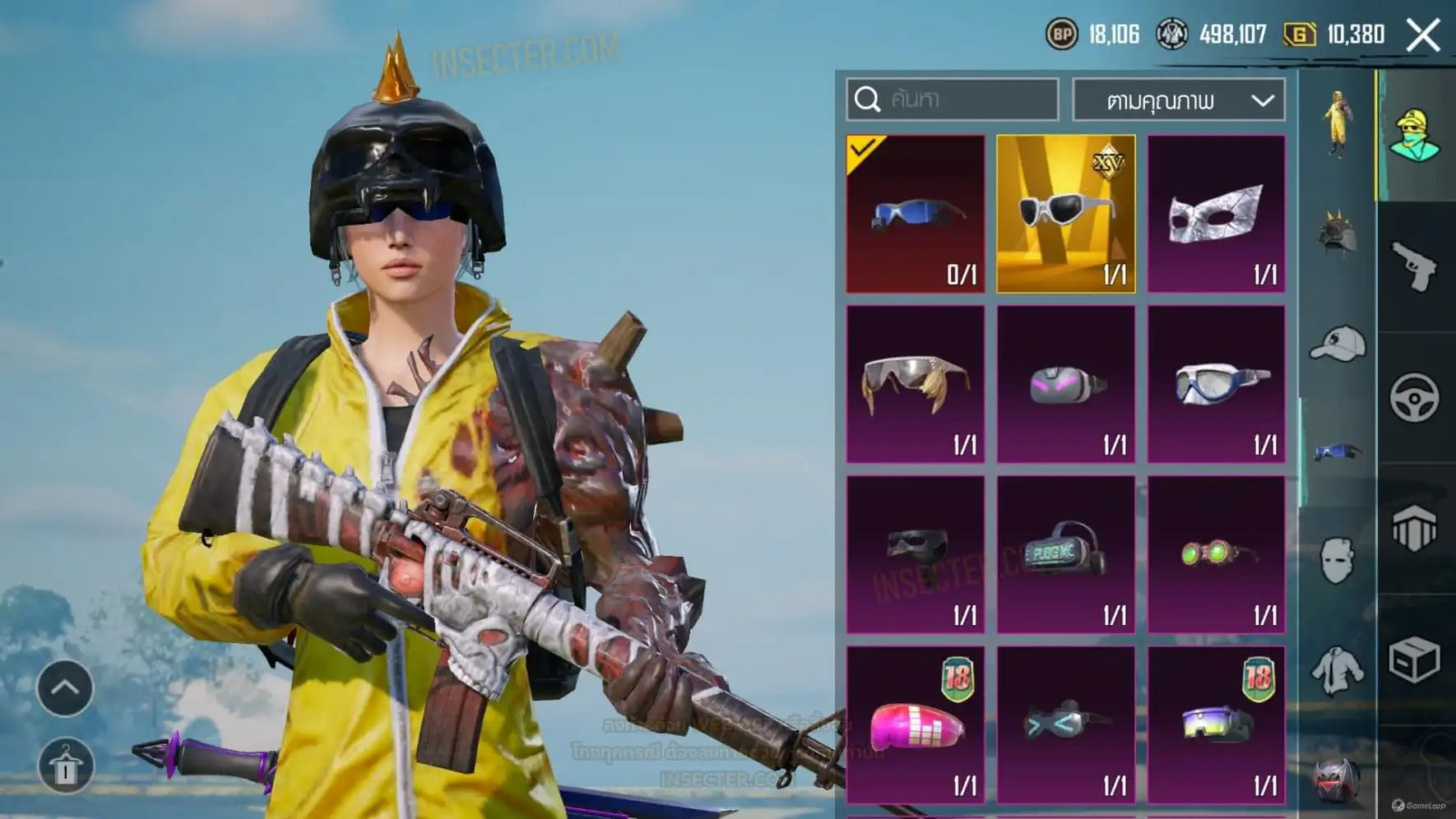Click the up arrow collapse button

[x=65, y=687]
